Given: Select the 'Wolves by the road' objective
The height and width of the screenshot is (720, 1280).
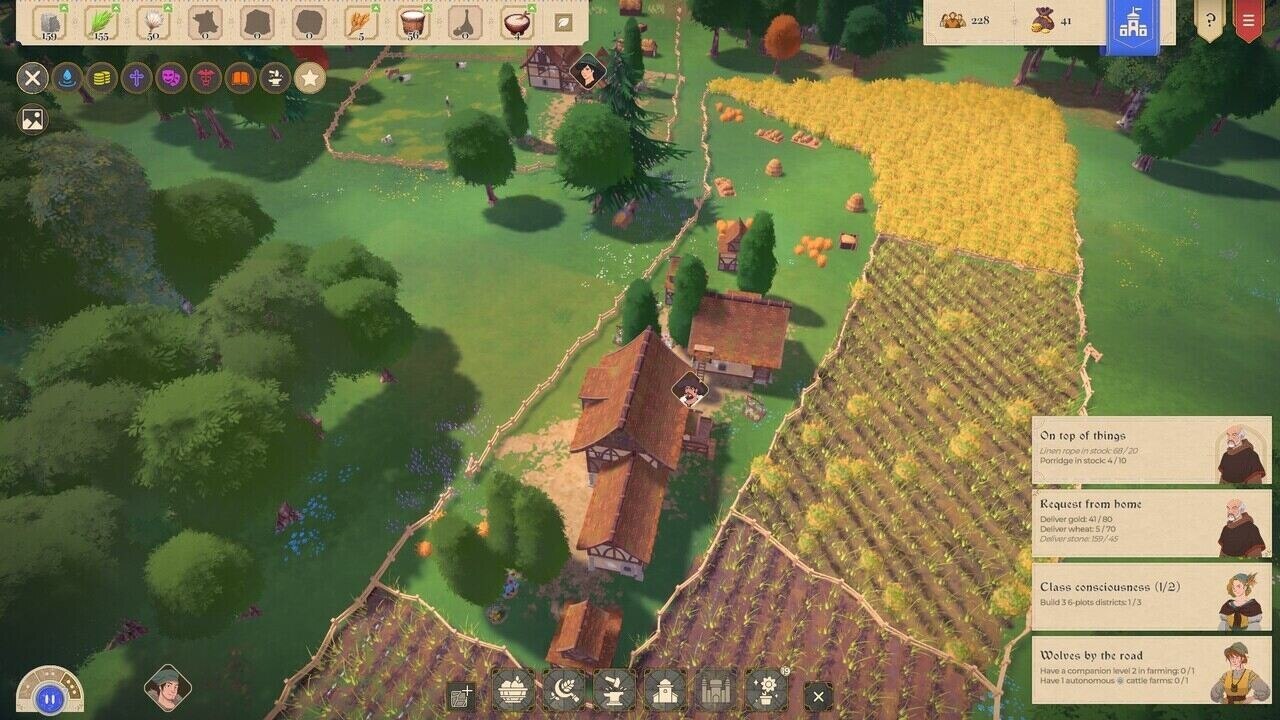Looking at the screenshot, I should [1151, 671].
